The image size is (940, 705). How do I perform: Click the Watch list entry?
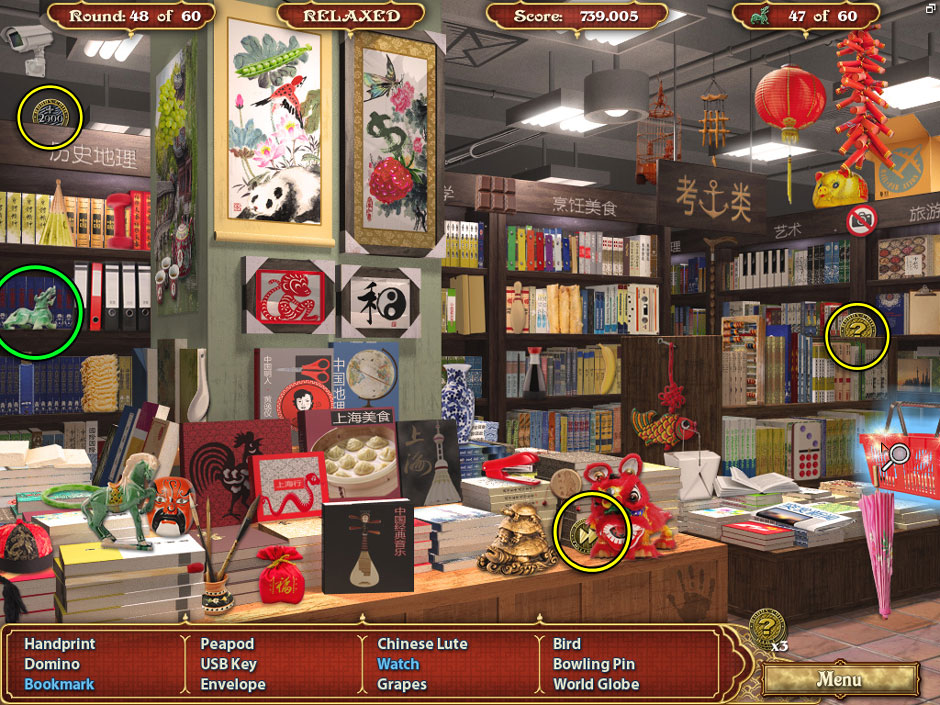[398, 664]
